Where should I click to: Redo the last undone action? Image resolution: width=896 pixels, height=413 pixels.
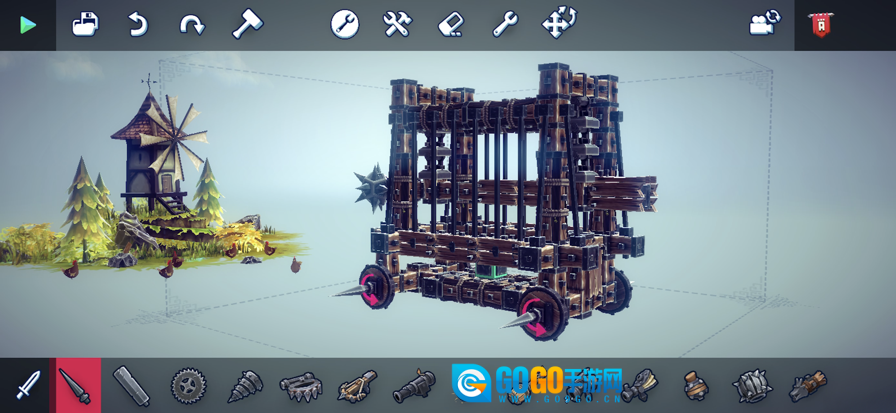[x=191, y=24]
